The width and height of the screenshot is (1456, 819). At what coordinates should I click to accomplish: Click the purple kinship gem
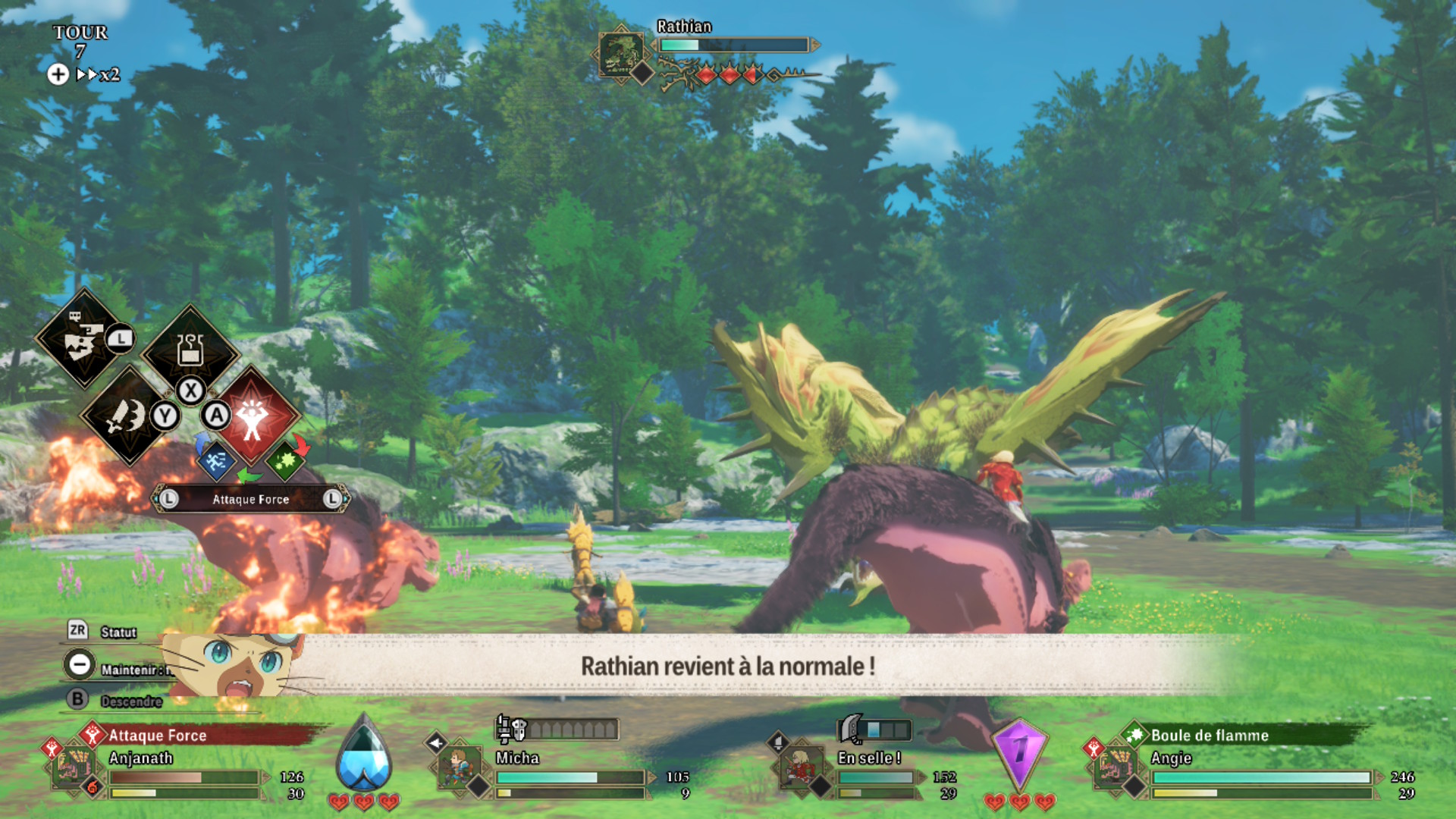point(1020,752)
